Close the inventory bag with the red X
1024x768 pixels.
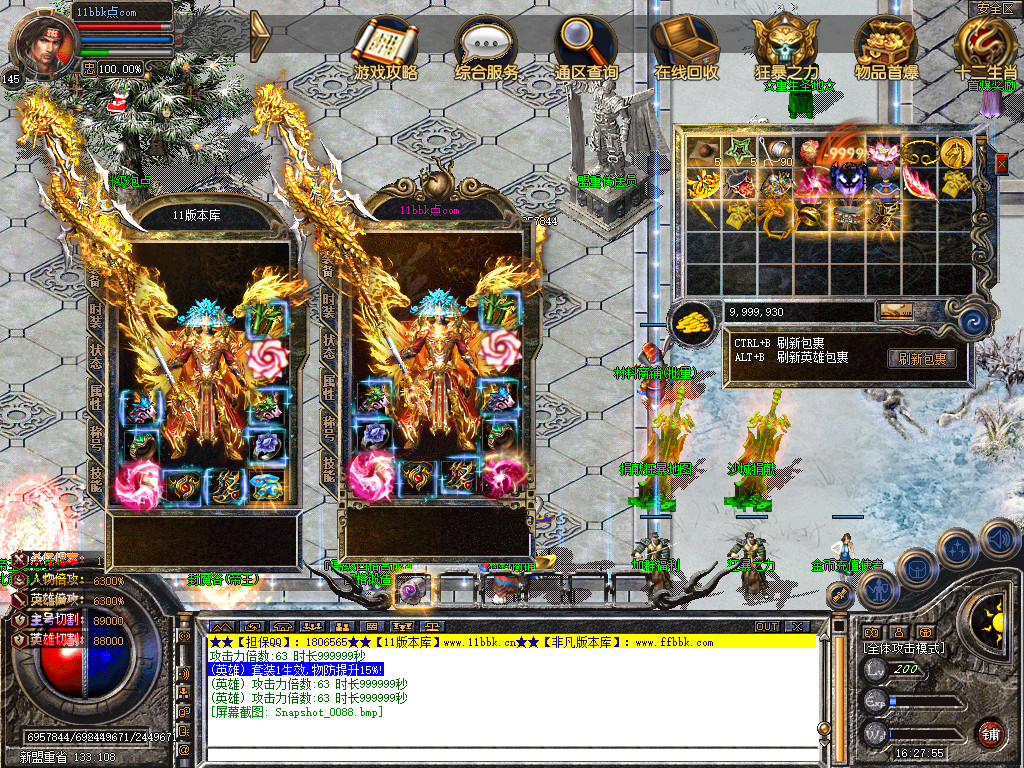click(x=1002, y=164)
